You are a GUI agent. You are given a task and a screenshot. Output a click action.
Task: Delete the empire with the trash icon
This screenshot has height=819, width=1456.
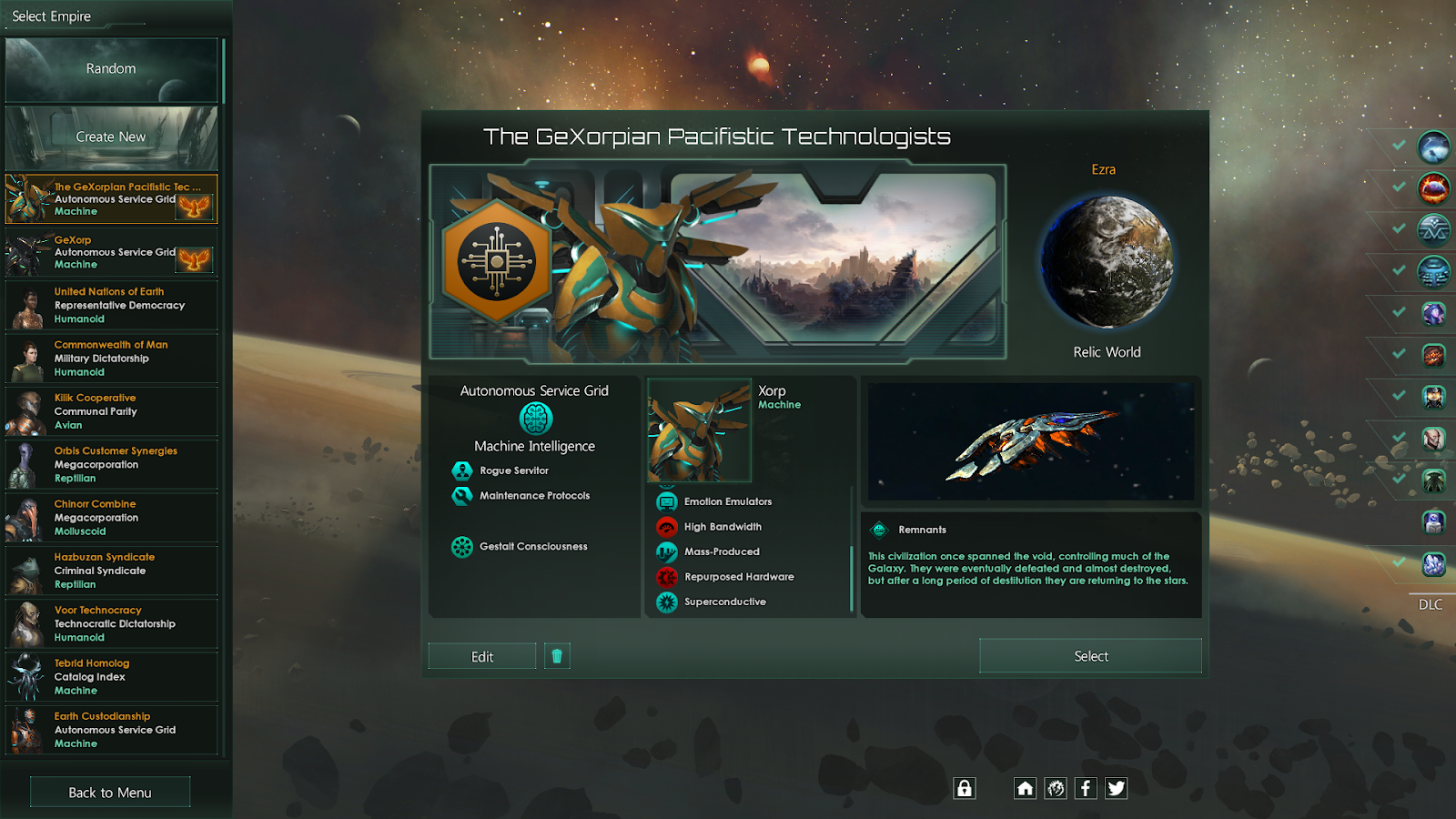(x=557, y=656)
